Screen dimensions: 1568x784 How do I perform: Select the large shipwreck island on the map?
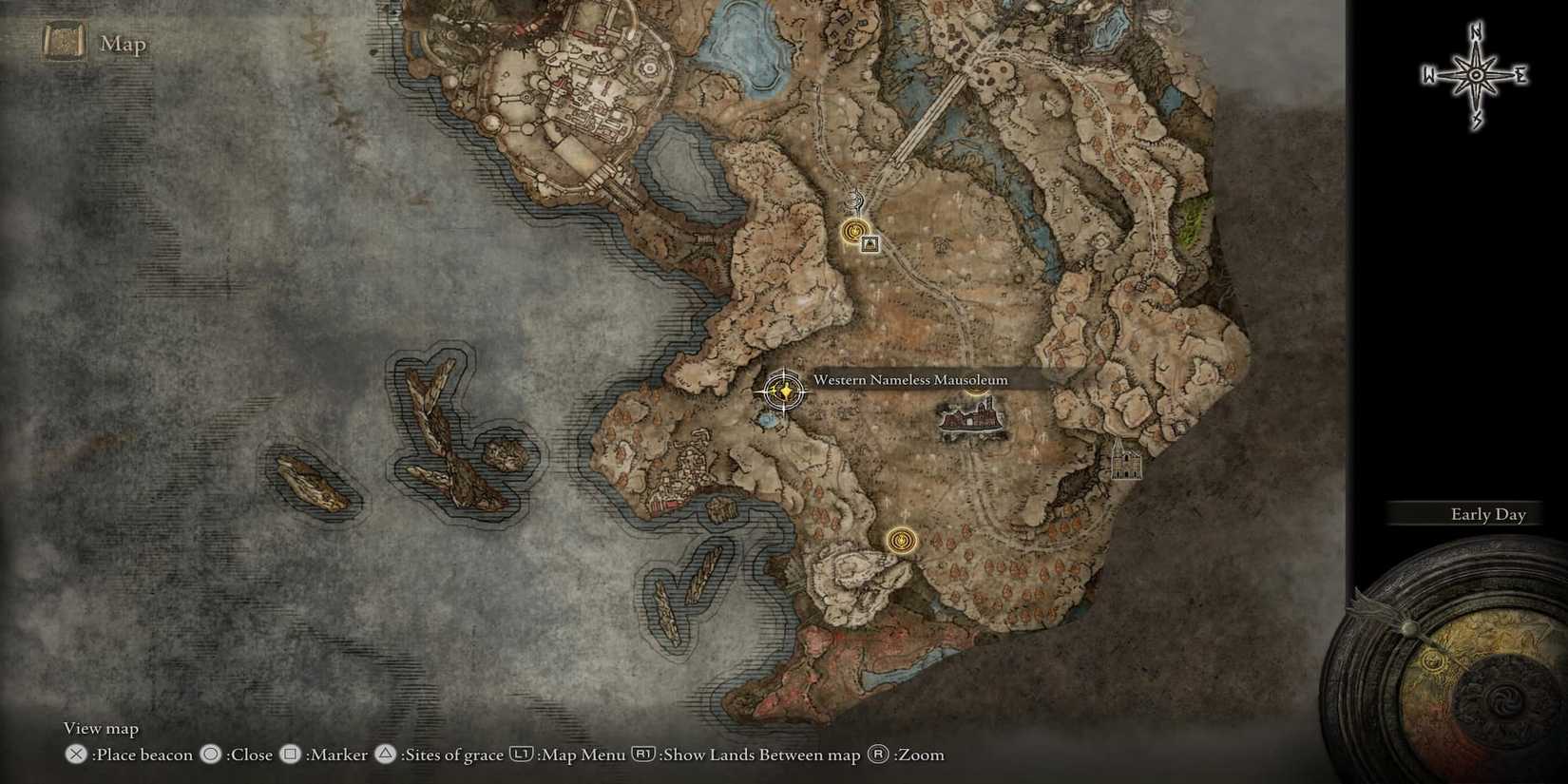pos(437,428)
